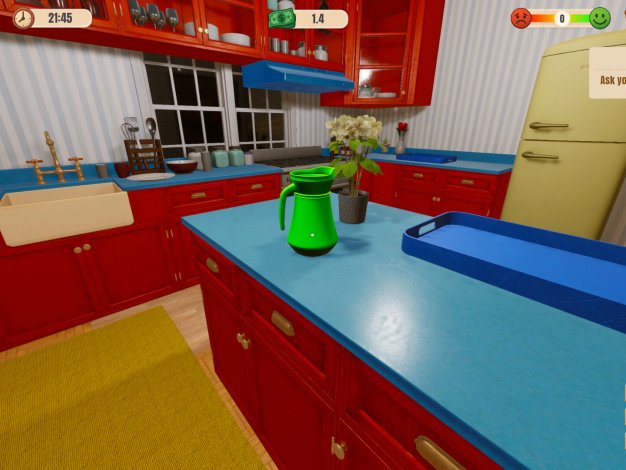The height and width of the screenshot is (470, 626).
Task: Open the "Ask yo..." objective panel
Action: (x=609, y=78)
